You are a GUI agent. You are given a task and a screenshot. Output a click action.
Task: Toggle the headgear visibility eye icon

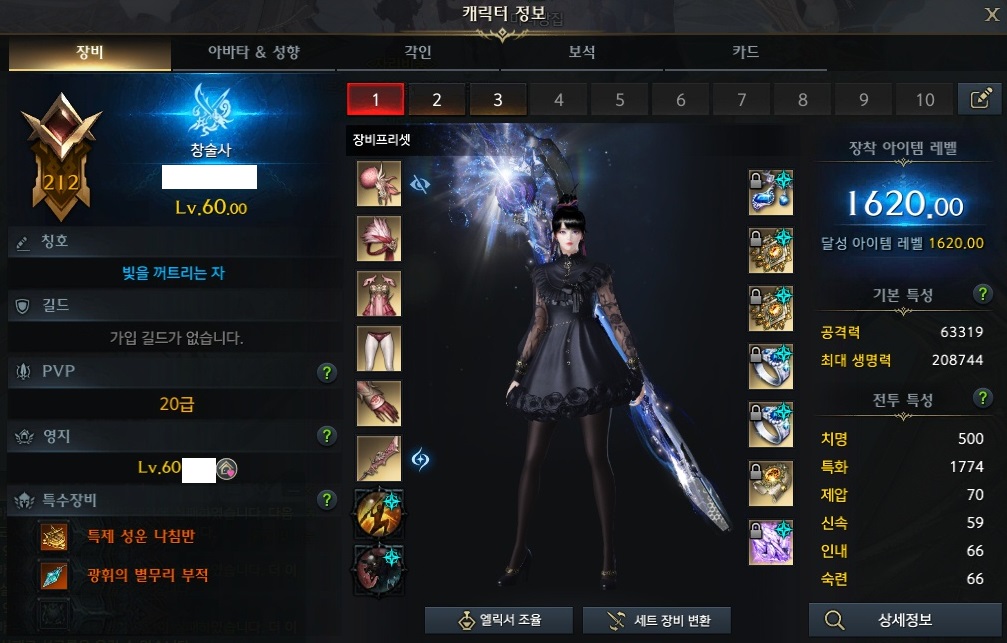421,184
